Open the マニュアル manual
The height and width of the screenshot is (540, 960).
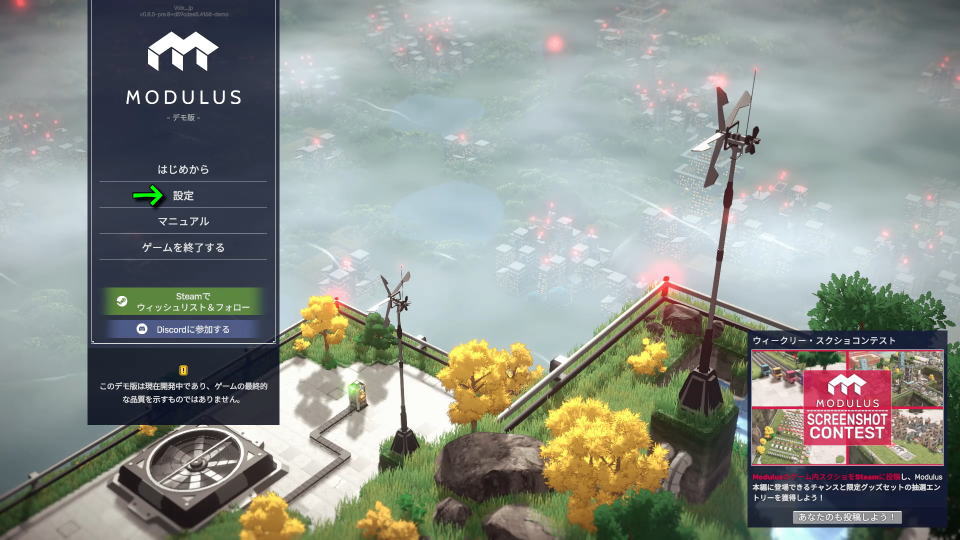click(x=183, y=221)
